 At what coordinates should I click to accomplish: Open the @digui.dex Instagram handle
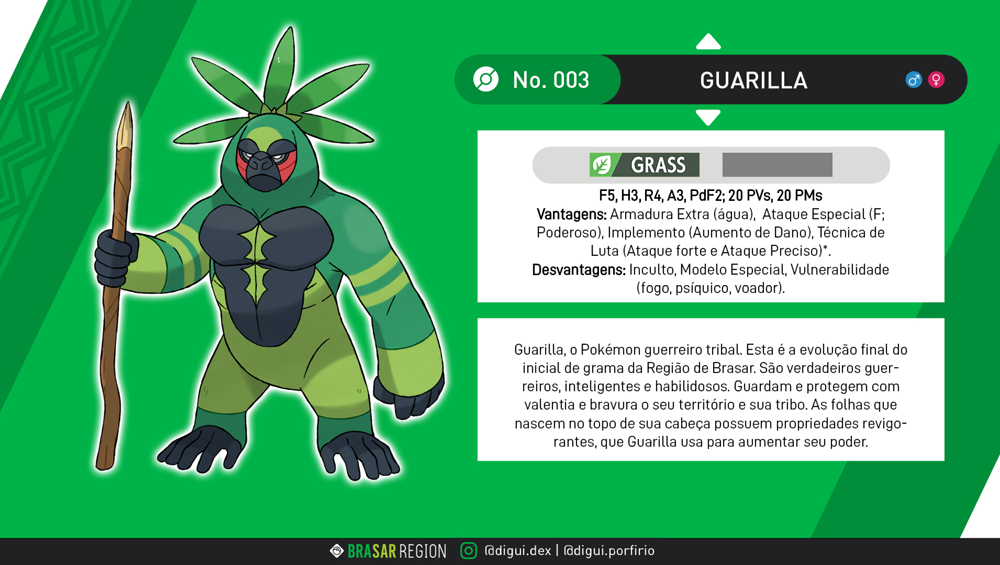tap(516, 551)
